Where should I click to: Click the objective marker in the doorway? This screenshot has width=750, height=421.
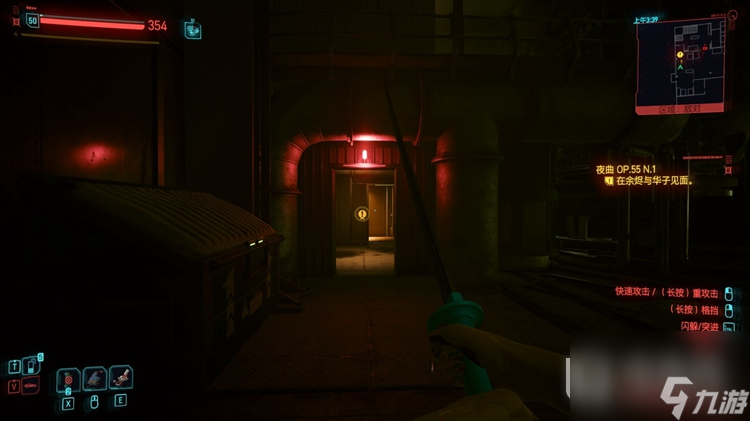[x=361, y=213]
